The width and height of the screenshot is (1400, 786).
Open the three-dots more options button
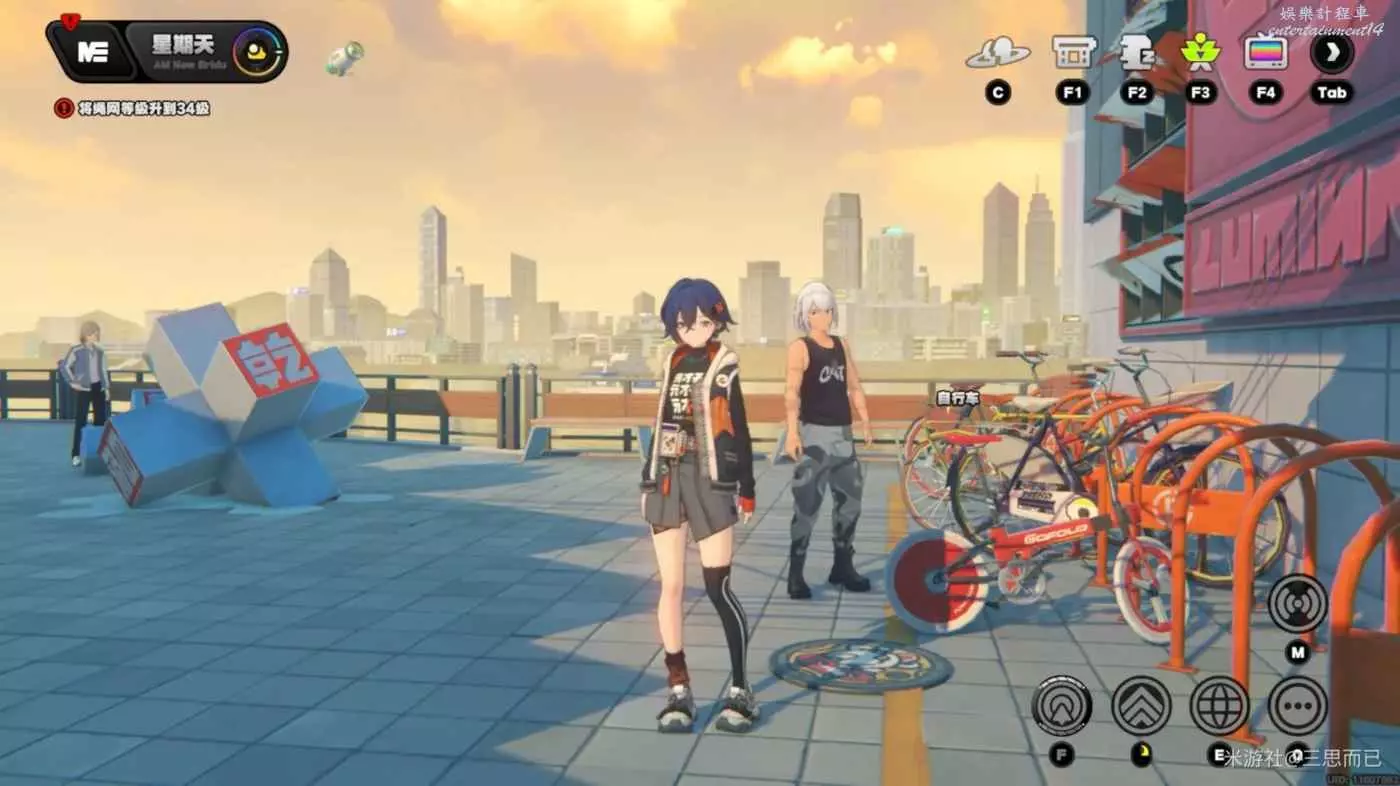click(x=1297, y=705)
